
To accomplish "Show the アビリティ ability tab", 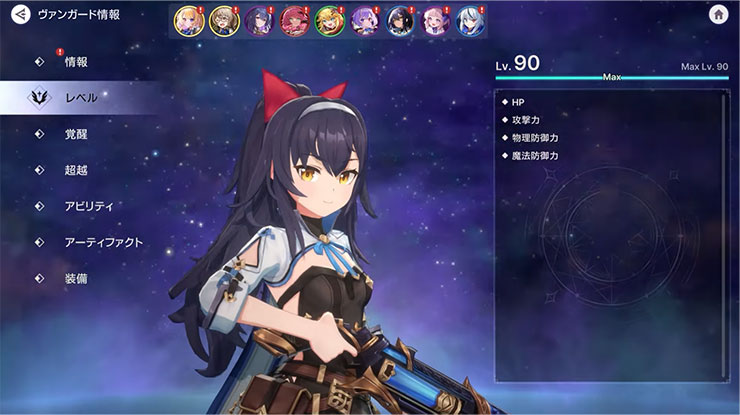I will pyautogui.click(x=88, y=206).
